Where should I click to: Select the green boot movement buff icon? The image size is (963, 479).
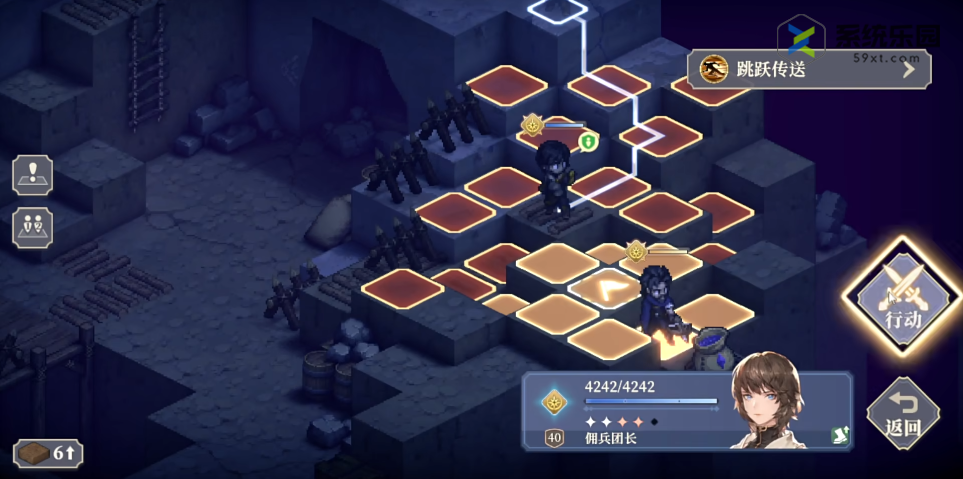[588, 142]
